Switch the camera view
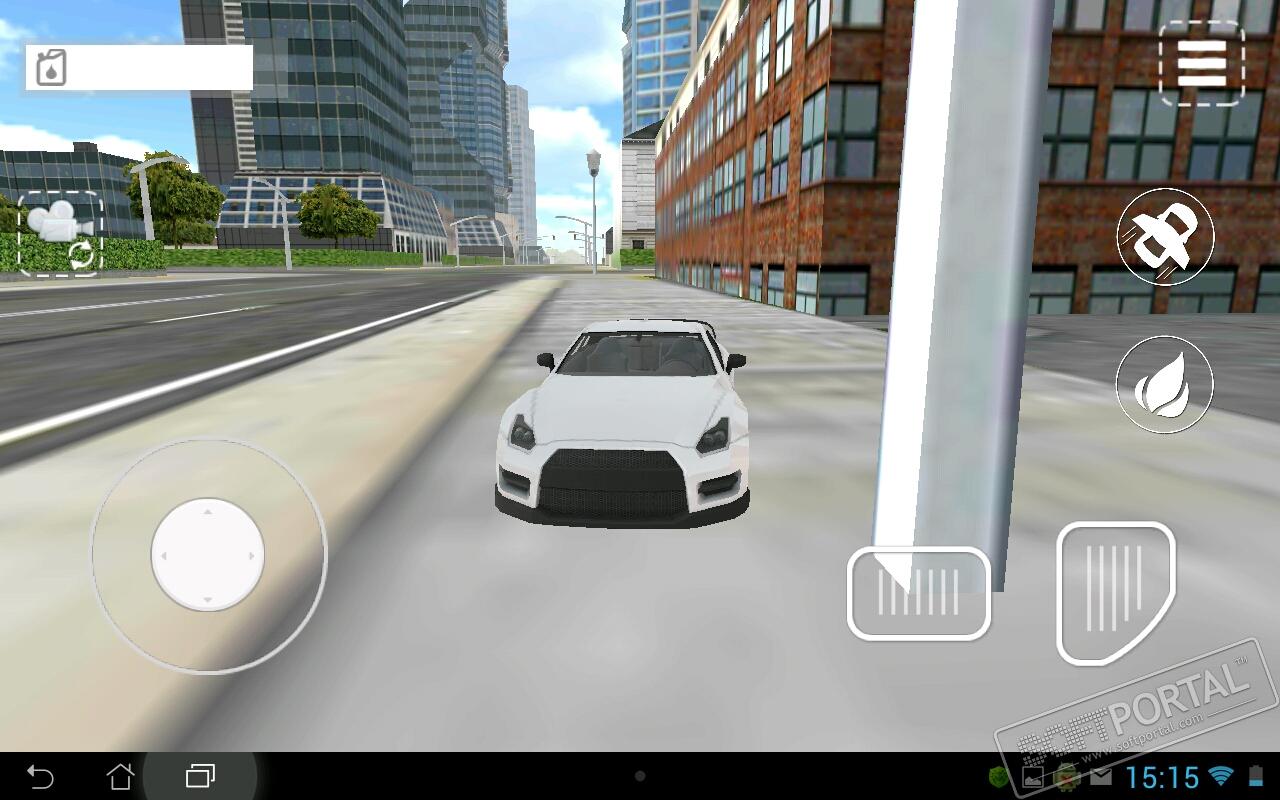This screenshot has width=1280, height=800. [60, 234]
